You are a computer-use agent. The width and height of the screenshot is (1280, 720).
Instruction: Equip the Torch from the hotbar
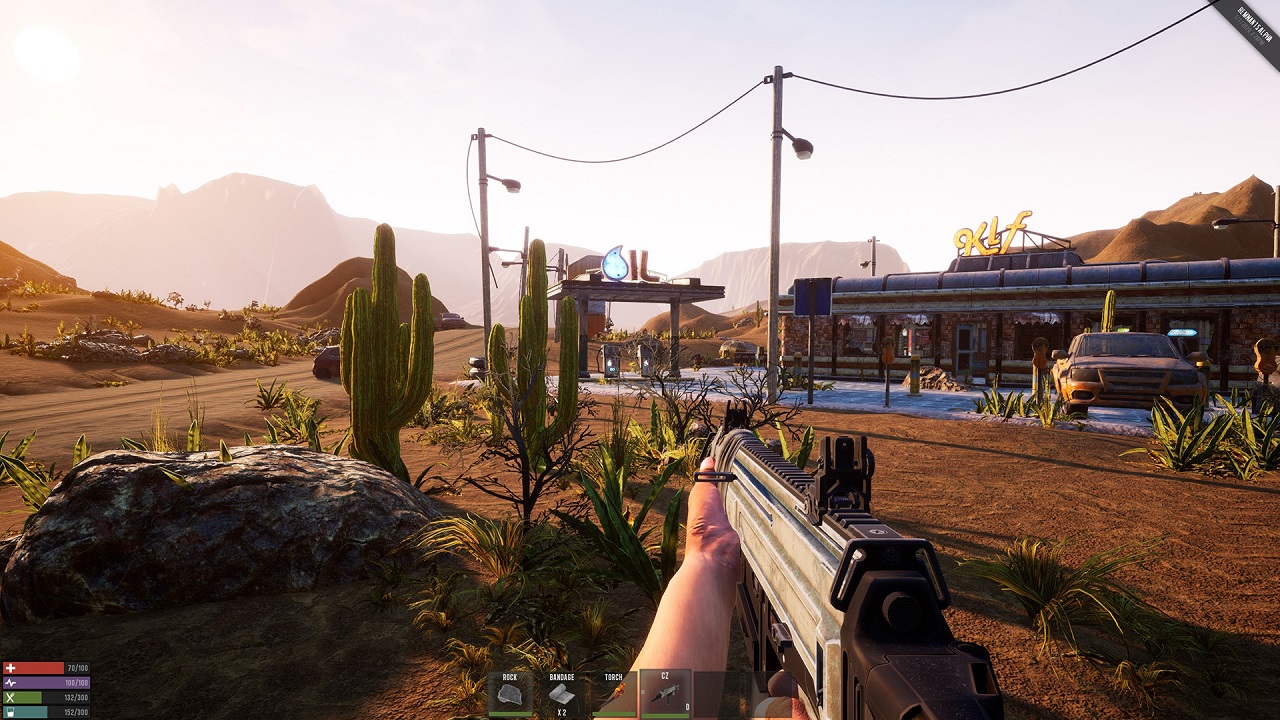tap(613, 693)
